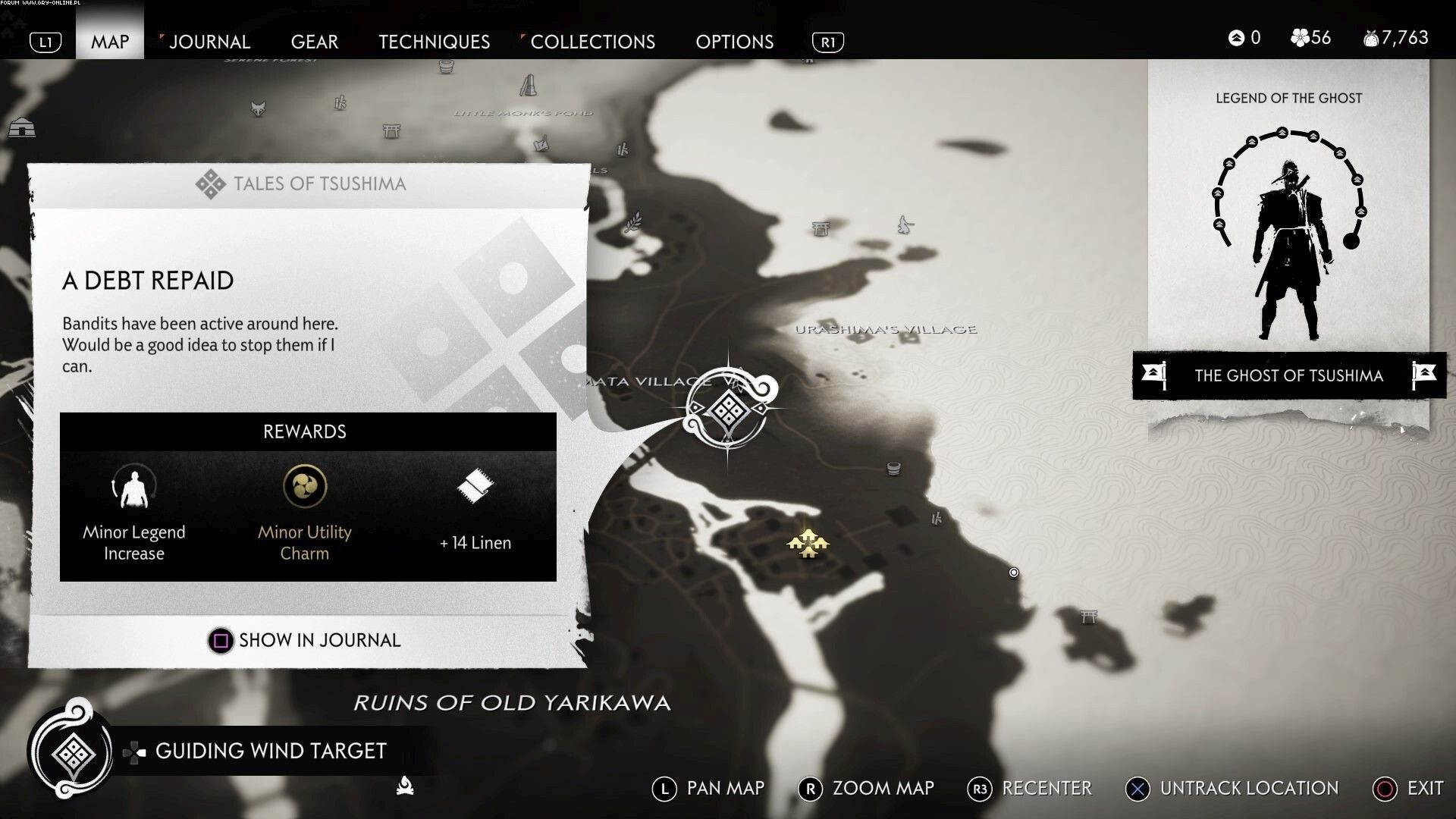The height and width of the screenshot is (819, 1456).
Task: Select the campfire marker on the map
Action: [405, 786]
